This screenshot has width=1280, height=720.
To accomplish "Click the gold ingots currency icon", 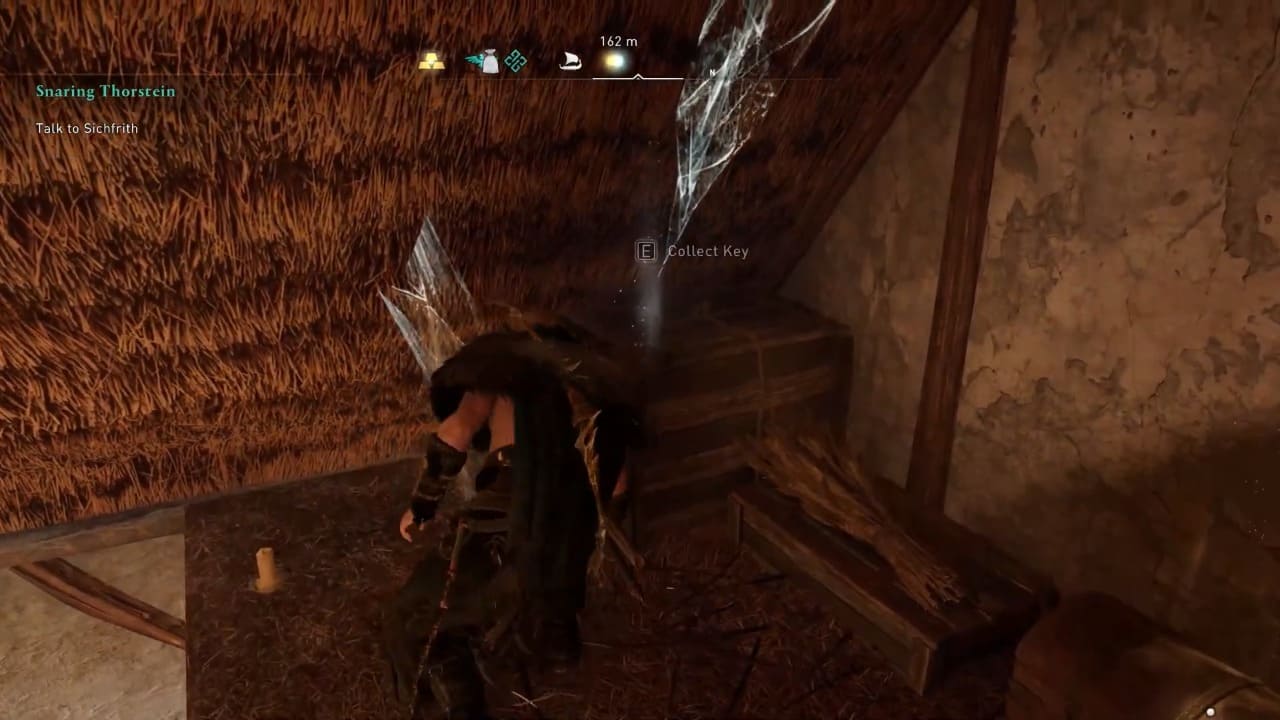I will (432, 61).
